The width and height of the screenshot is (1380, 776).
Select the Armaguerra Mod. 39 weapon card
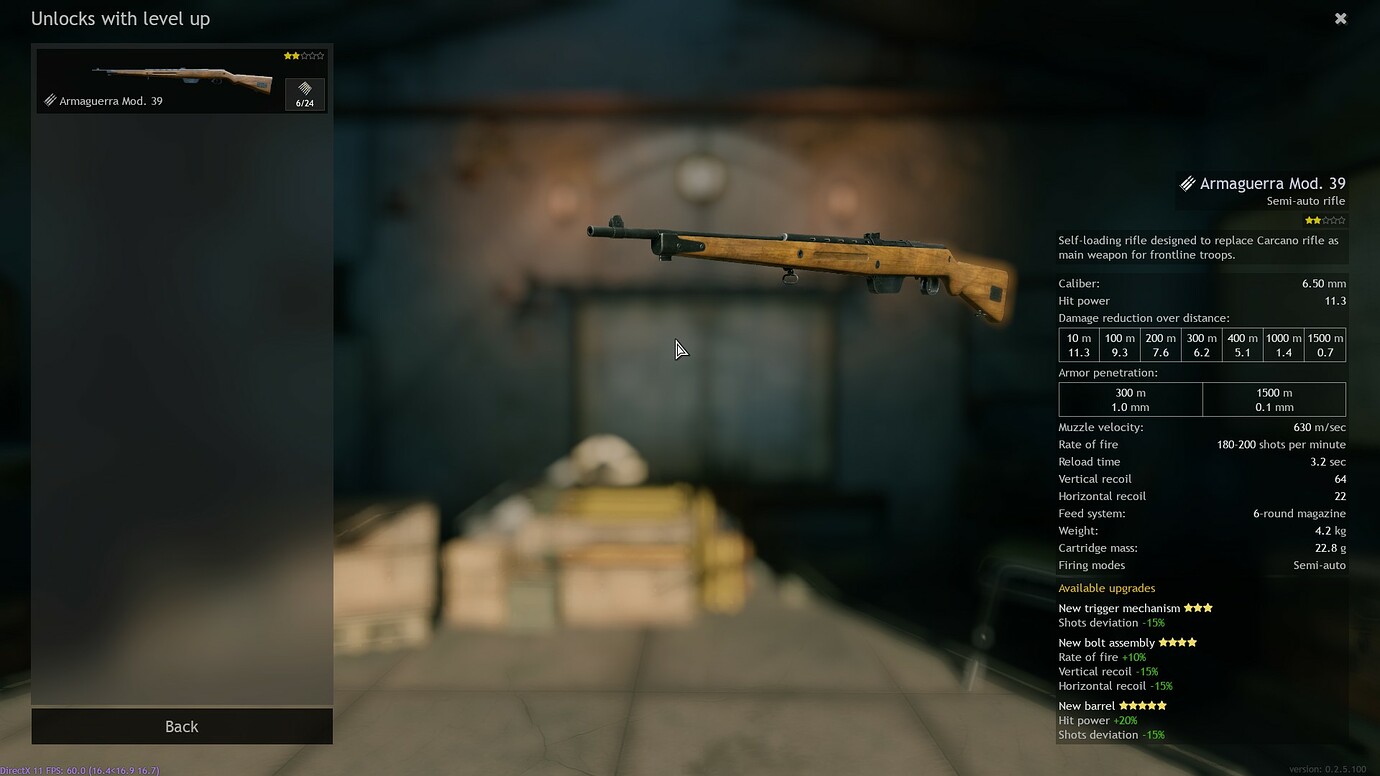tap(160, 81)
